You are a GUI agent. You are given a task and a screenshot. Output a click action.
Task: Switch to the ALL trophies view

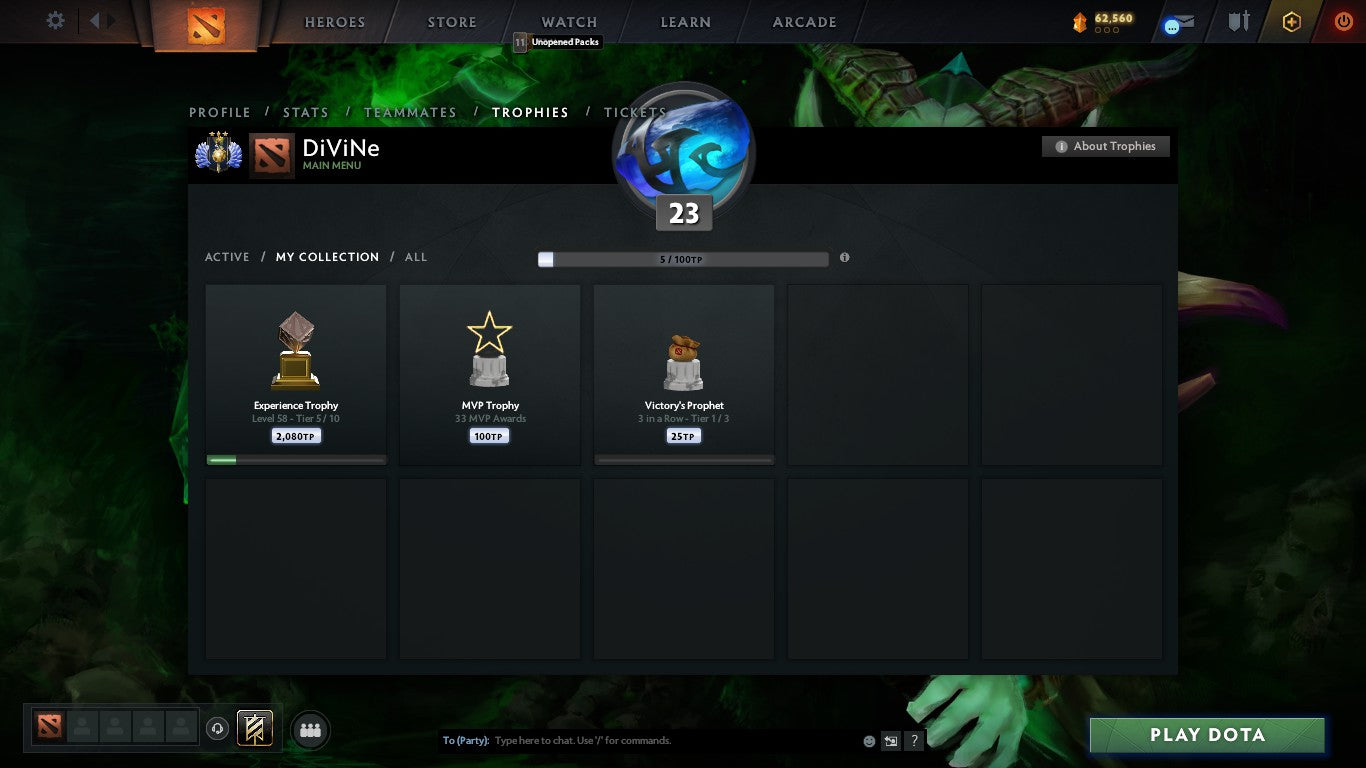(415, 257)
